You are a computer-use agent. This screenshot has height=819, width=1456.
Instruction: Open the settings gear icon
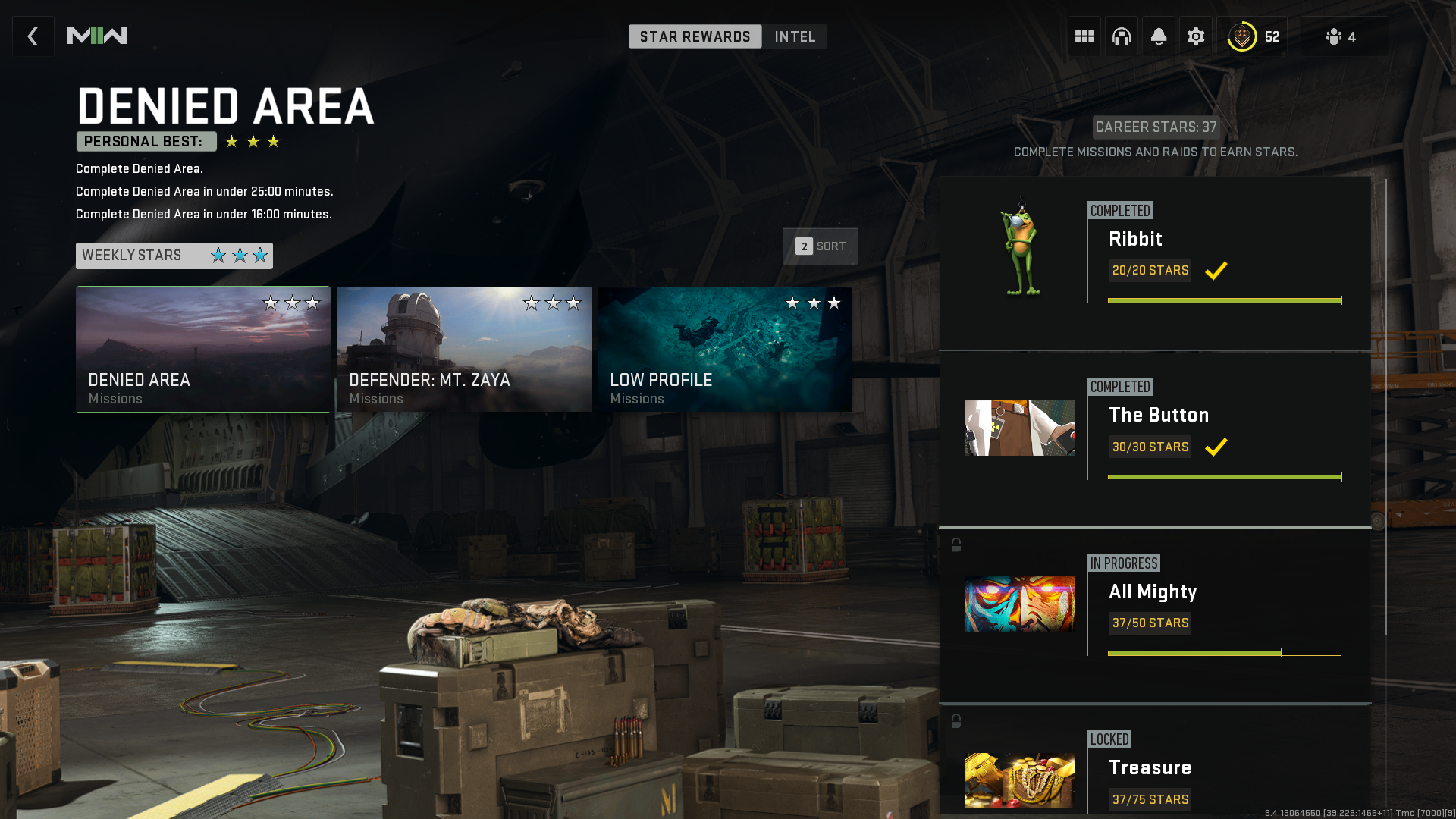(x=1196, y=36)
